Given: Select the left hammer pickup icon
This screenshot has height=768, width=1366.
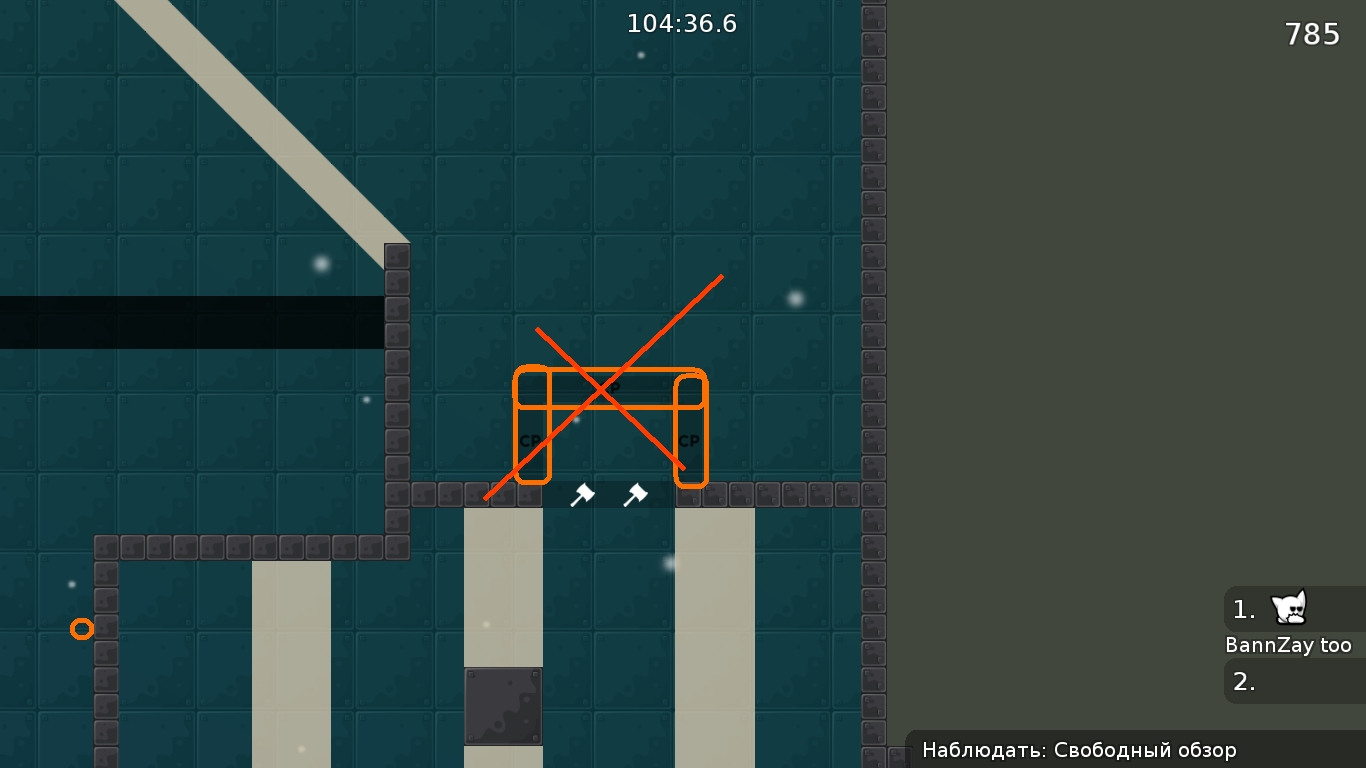Looking at the screenshot, I should (x=584, y=495).
